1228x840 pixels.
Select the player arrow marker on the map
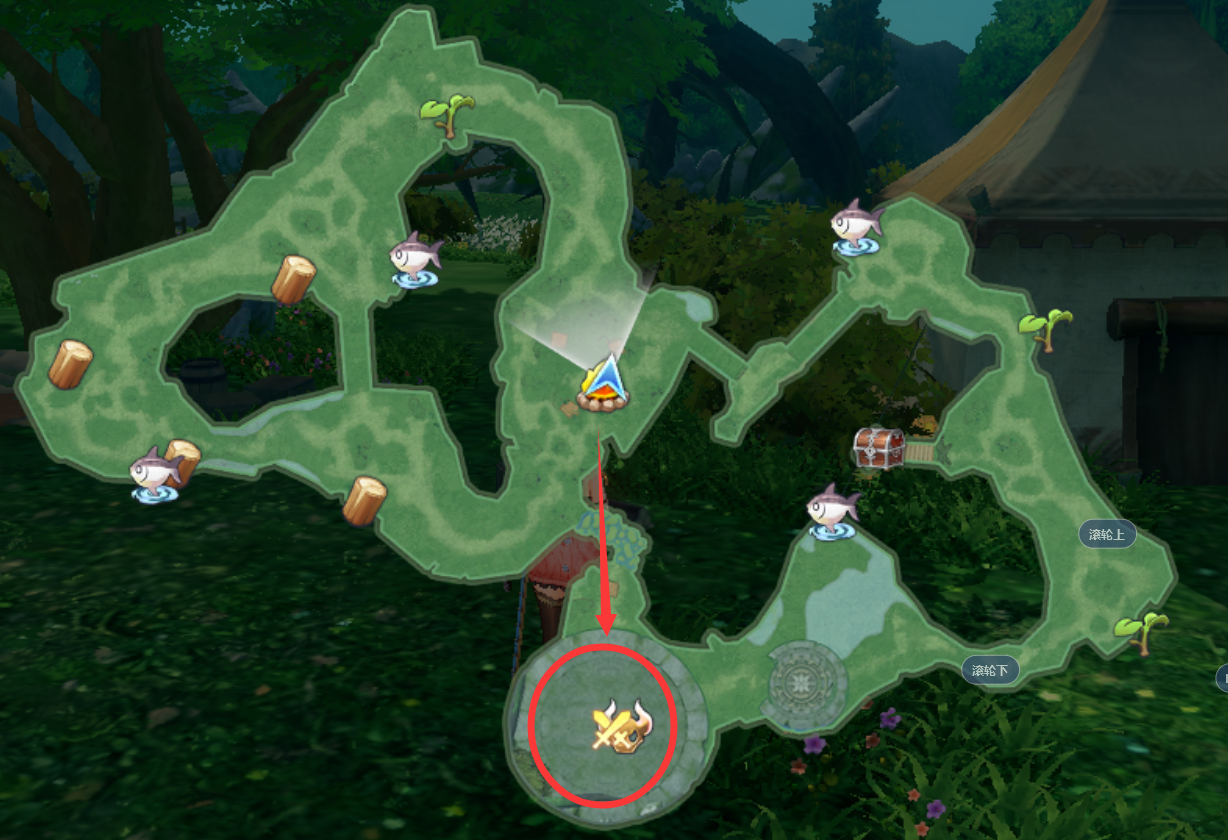tap(605, 385)
